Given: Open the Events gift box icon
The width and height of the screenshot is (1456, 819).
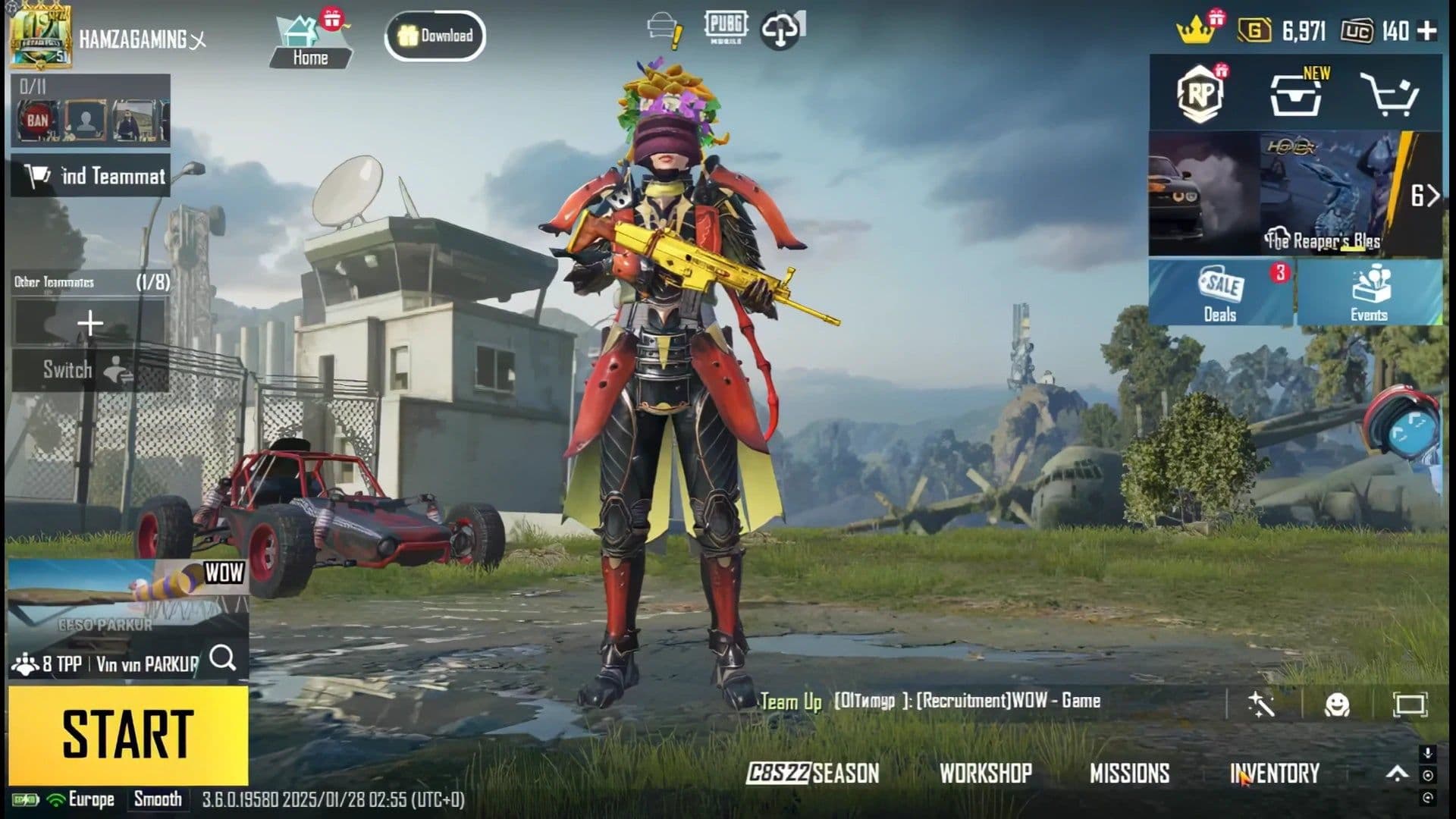Looking at the screenshot, I should (1369, 292).
